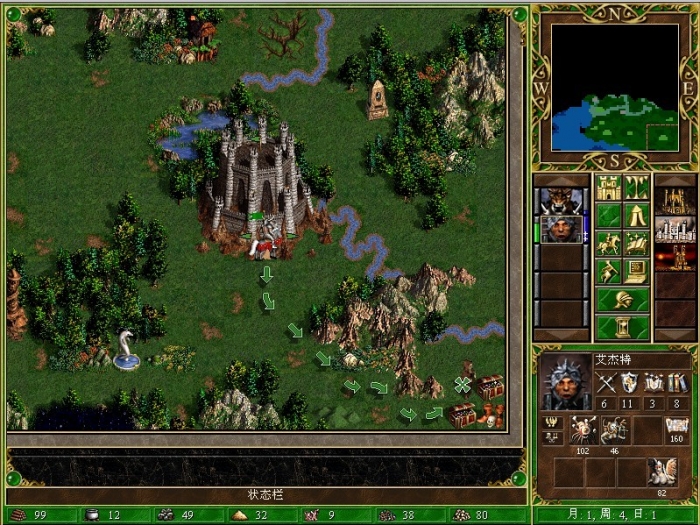
Task: Click on the world minimap
Action: click(614, 88)
